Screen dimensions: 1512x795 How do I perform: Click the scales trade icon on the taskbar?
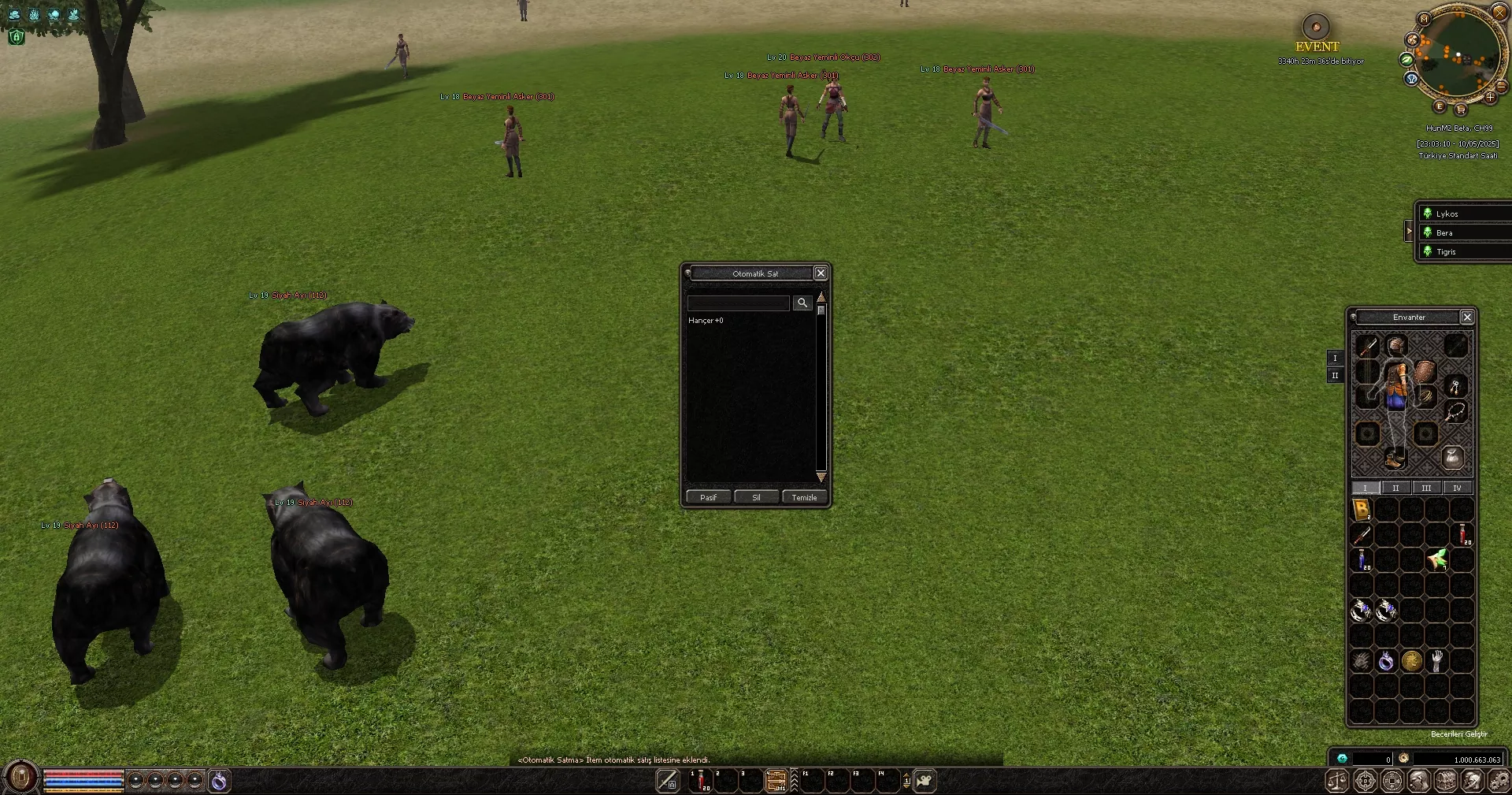(1336, 781)
